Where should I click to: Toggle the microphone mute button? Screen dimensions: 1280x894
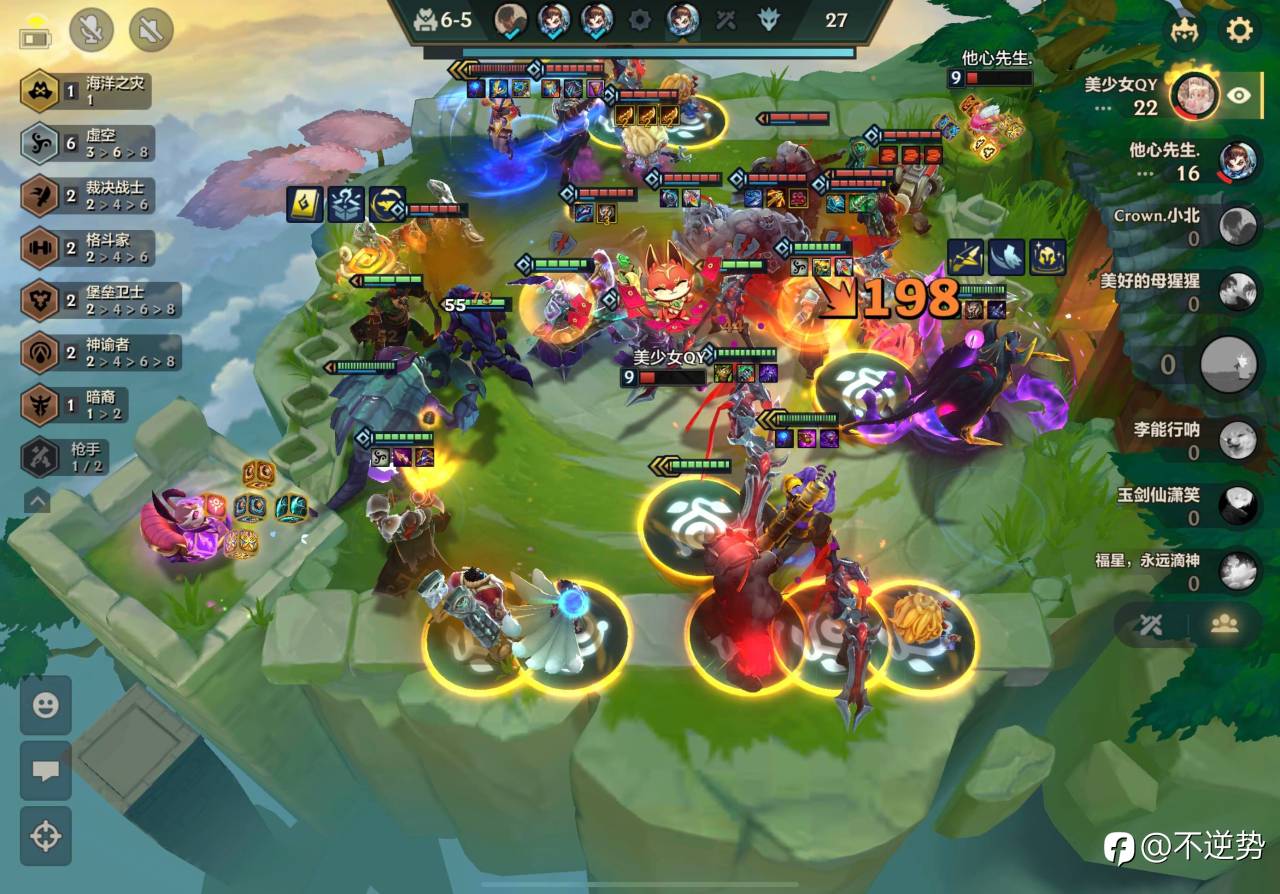pyautogui.click(x=91, y=30)
